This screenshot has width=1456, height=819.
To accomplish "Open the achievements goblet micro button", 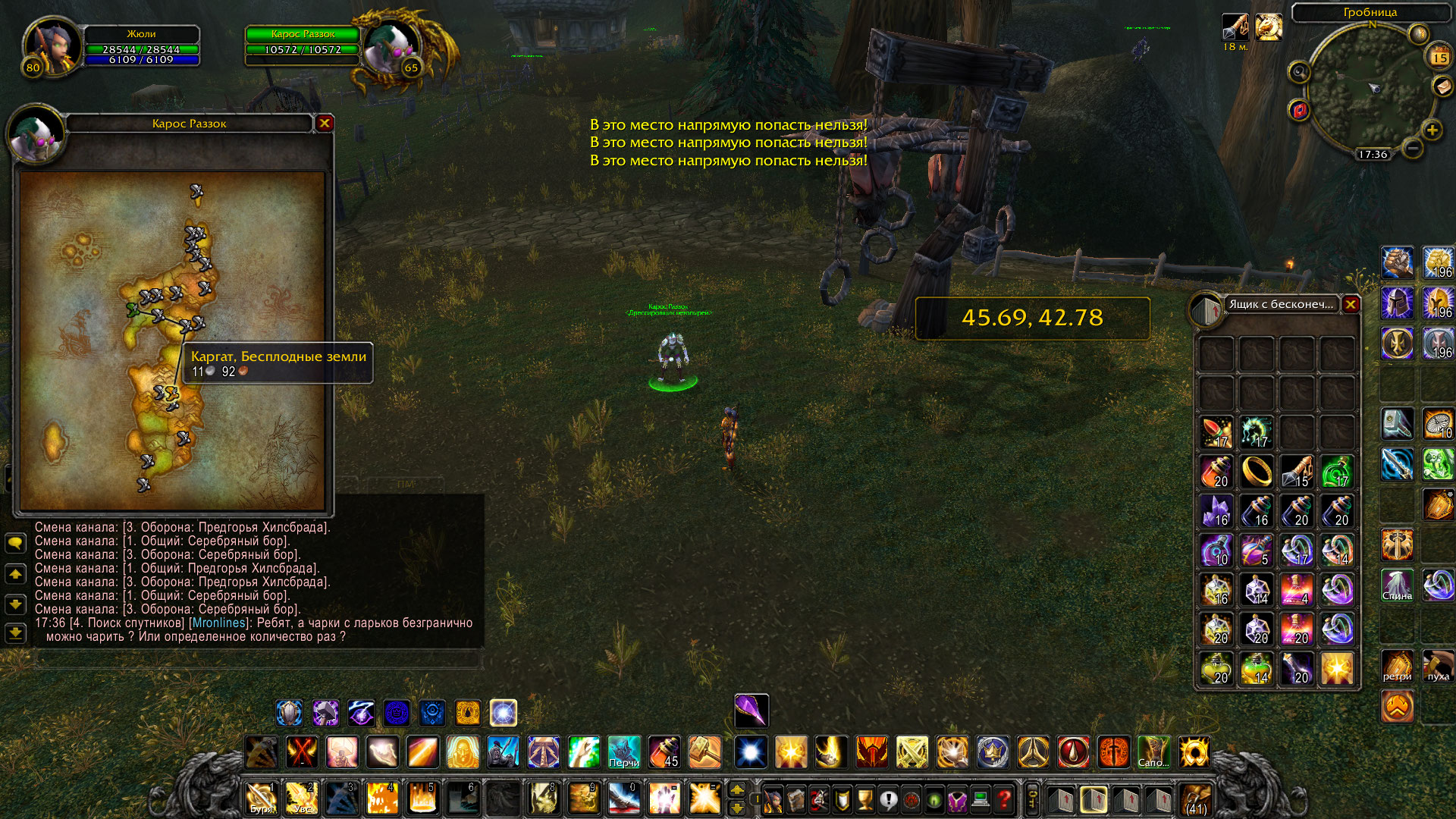I will [x=864, y=799].
